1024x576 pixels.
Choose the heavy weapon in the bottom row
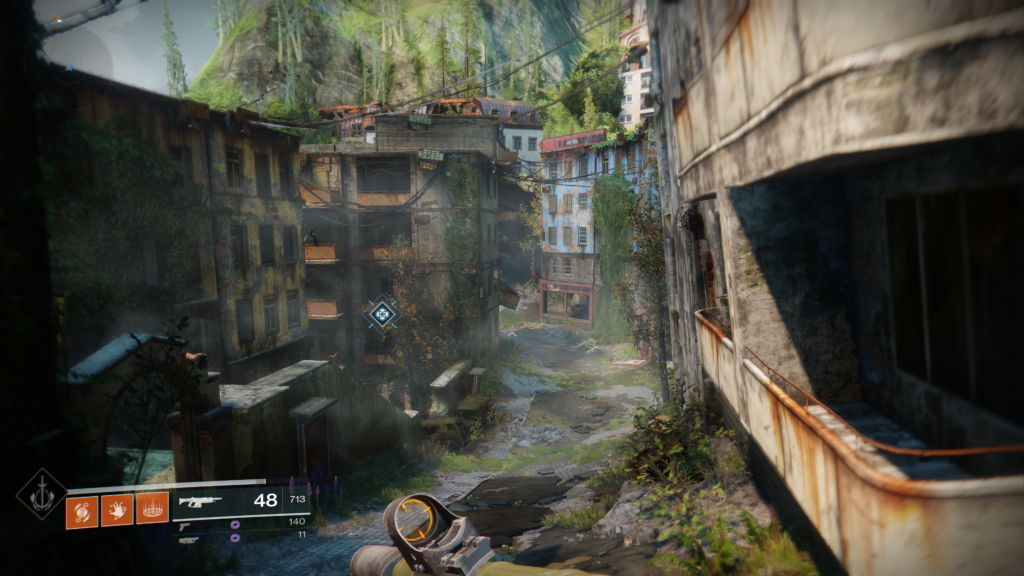click(x=188, y=539)
